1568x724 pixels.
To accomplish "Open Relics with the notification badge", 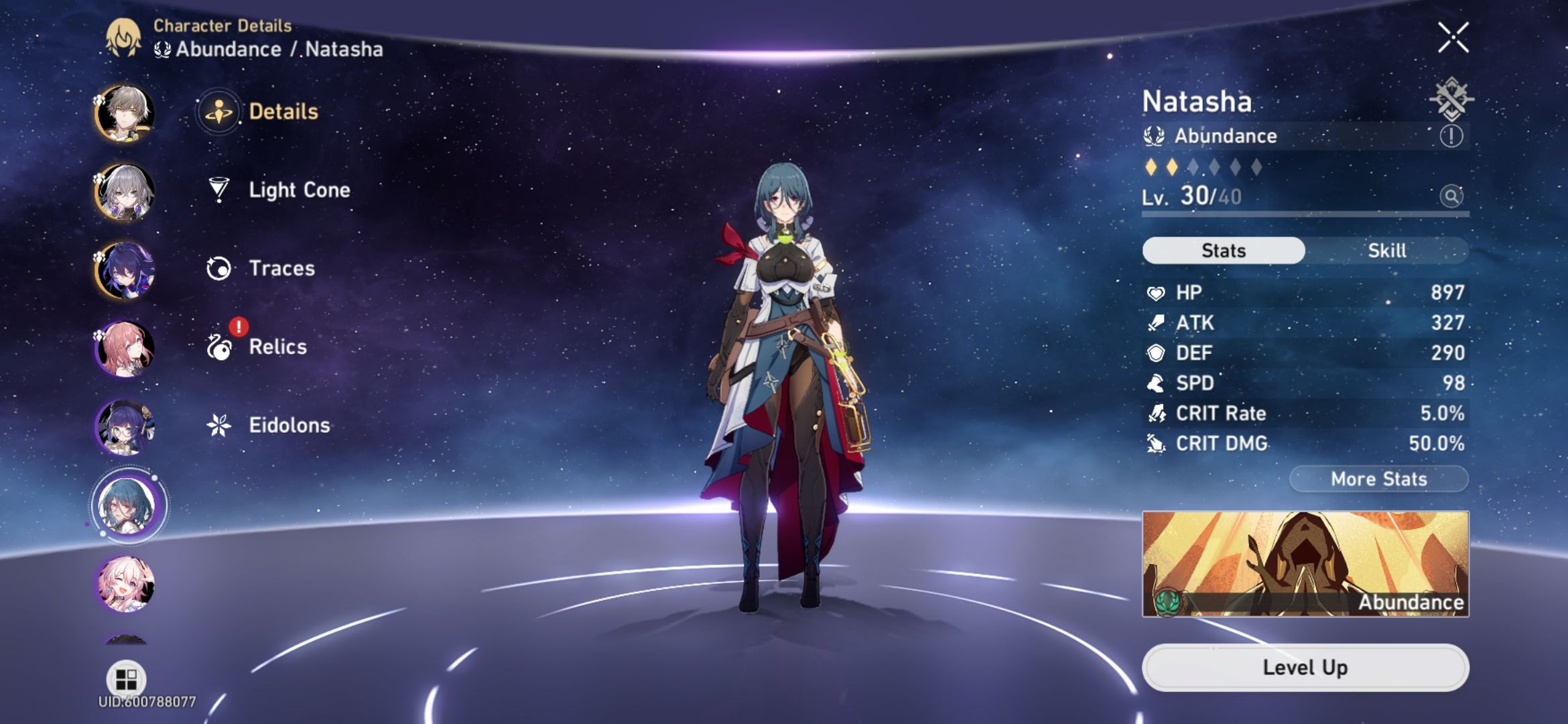I will click(220, 347).
